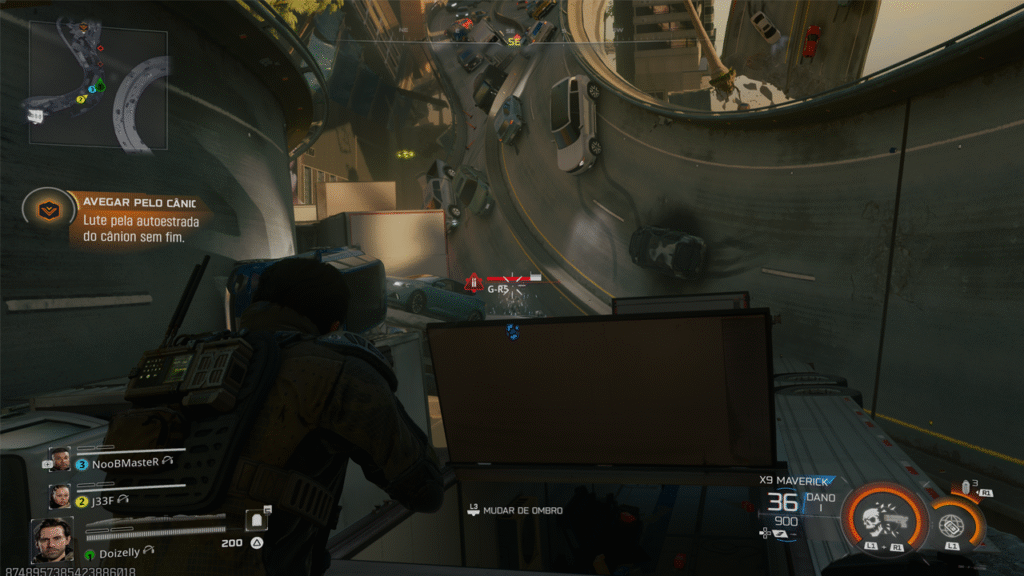Select the armor plate slot icon

coord(257,519)
